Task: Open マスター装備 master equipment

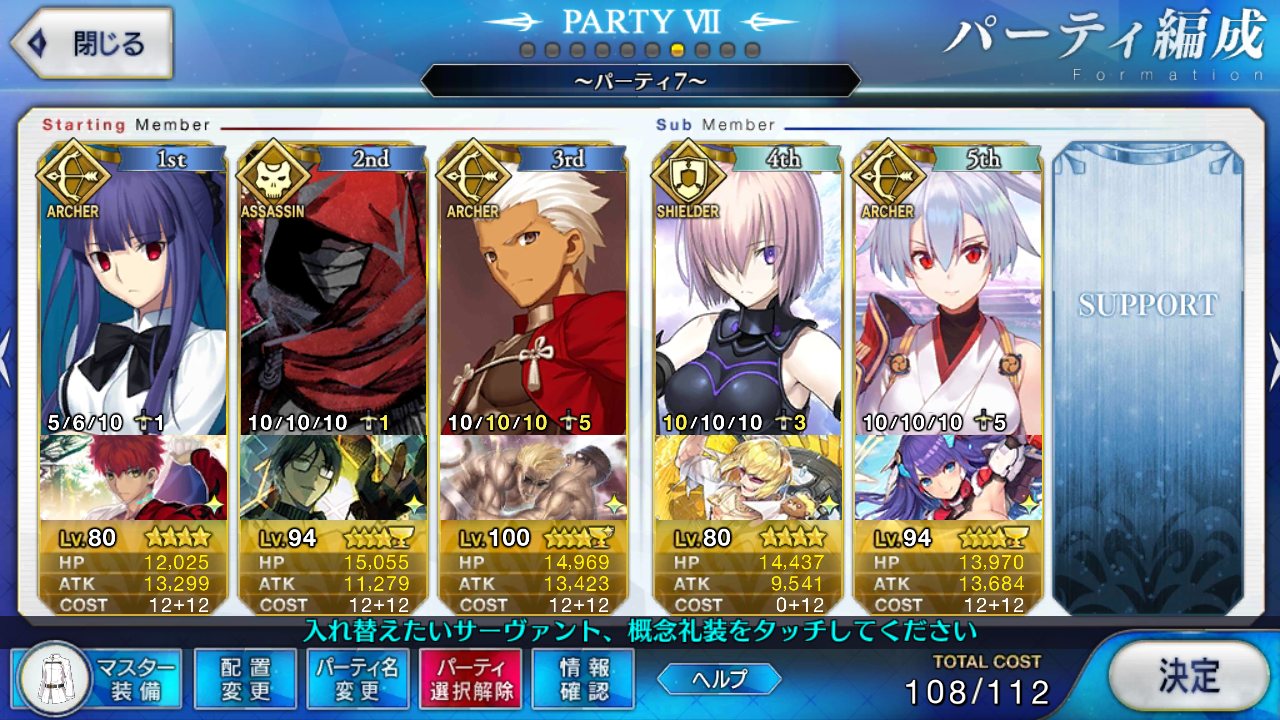Action: pyautogui.click(x=99, y=678)
